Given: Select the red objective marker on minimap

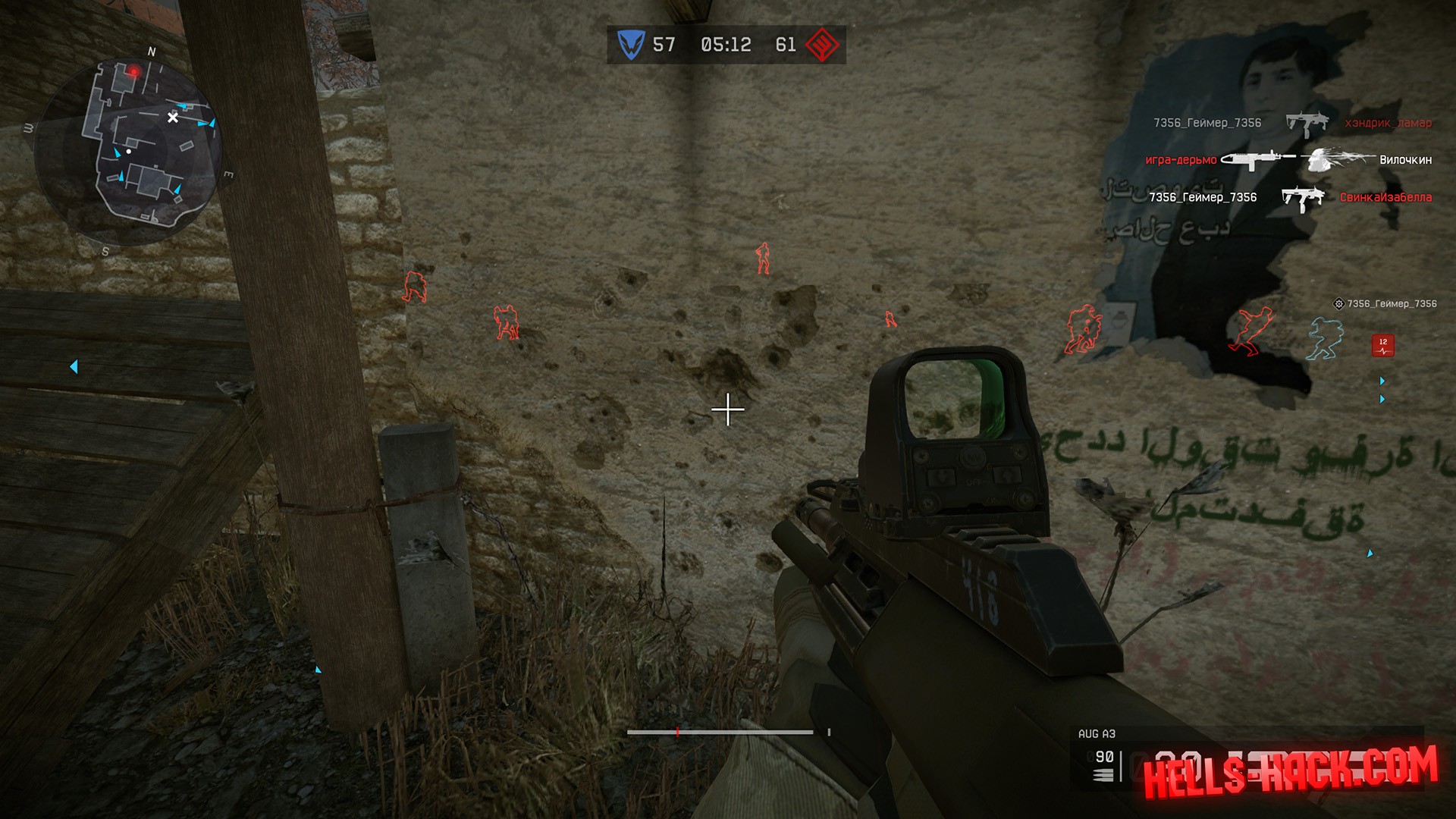Looking at the screenshot, I should (x=133, y=72).
